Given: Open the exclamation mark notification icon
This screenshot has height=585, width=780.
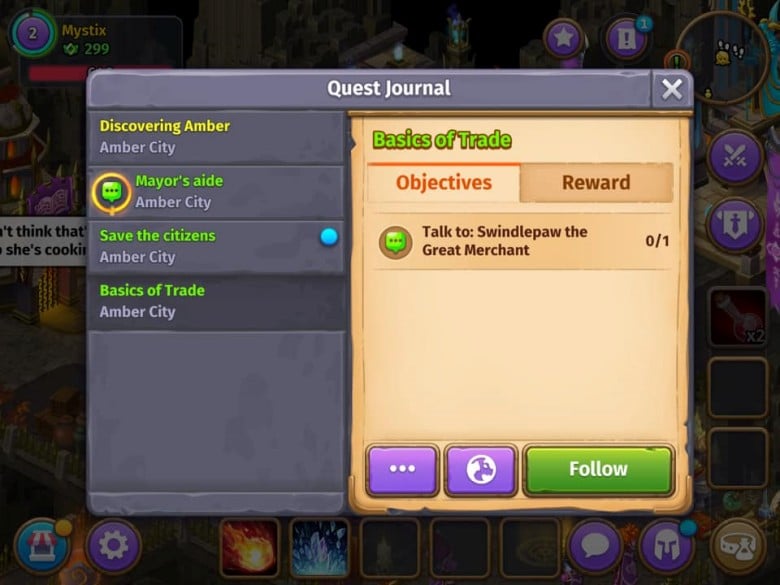Looking at the screenshot, I should (626, 40).
